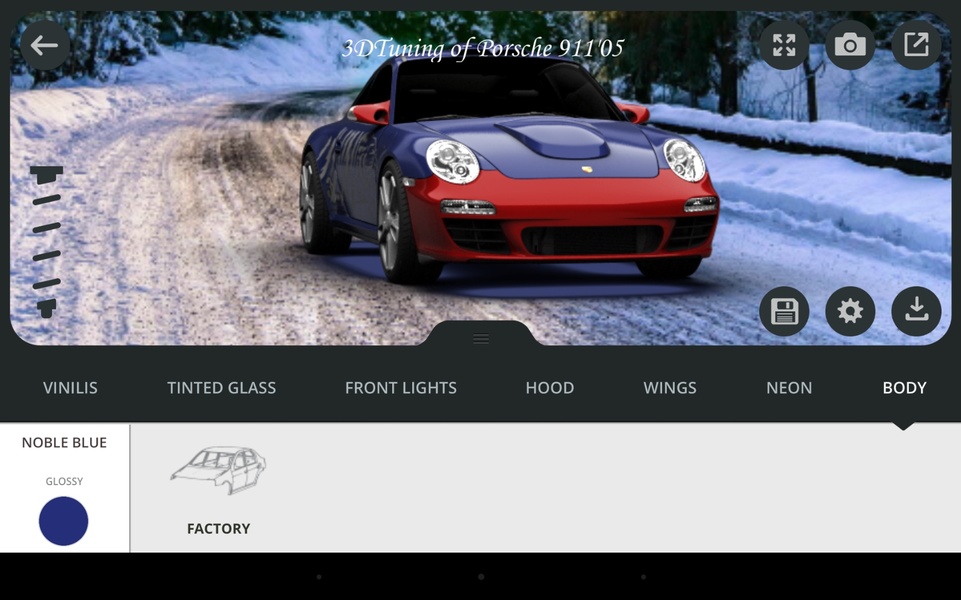
Task: Choose the Factory body option
Action: (218, 488)
